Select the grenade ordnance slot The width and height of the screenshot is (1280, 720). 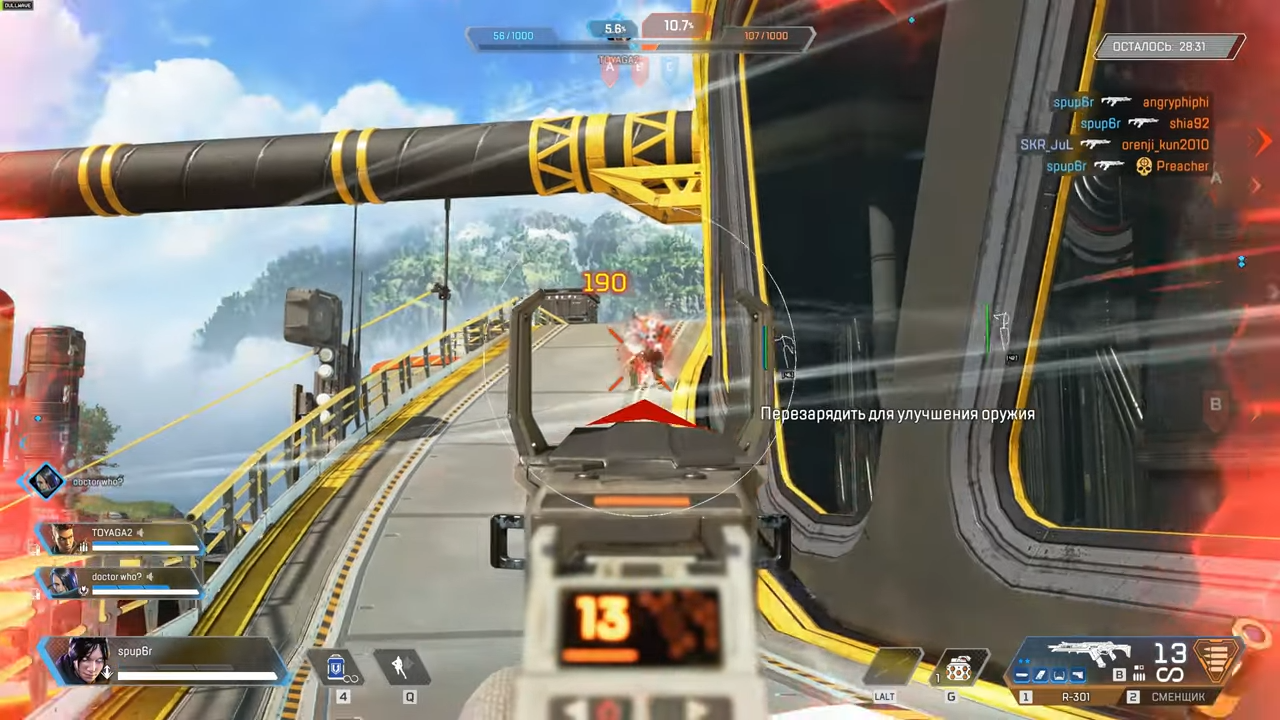[x=956, y=668]
